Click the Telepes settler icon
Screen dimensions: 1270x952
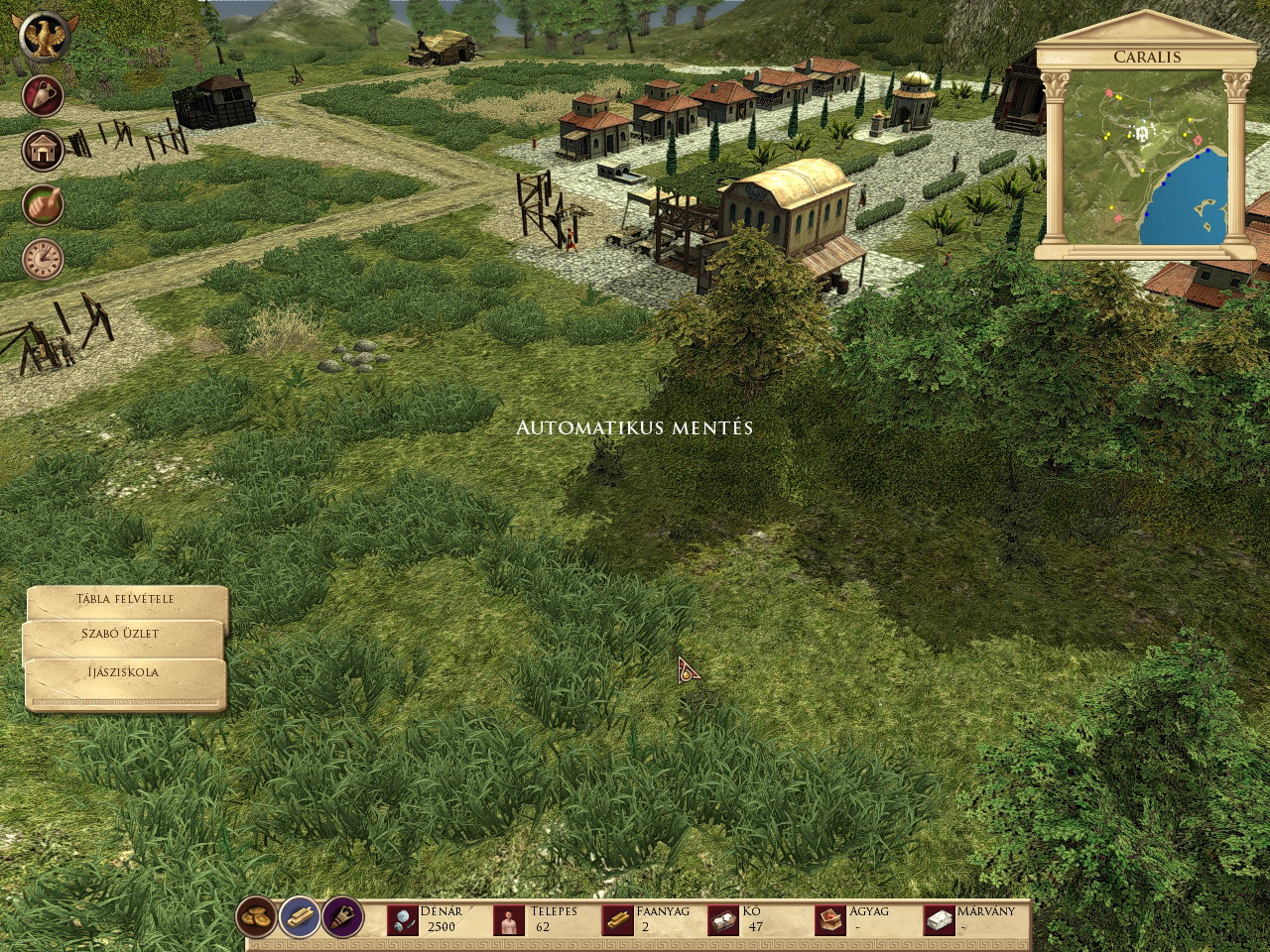(511, 921)
